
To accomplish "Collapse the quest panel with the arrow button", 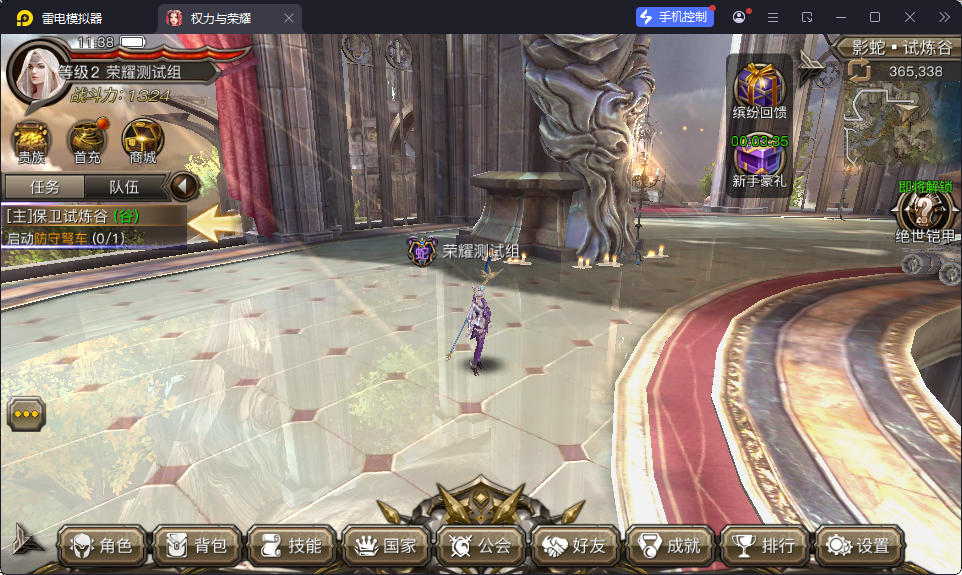I will (183, 187).
